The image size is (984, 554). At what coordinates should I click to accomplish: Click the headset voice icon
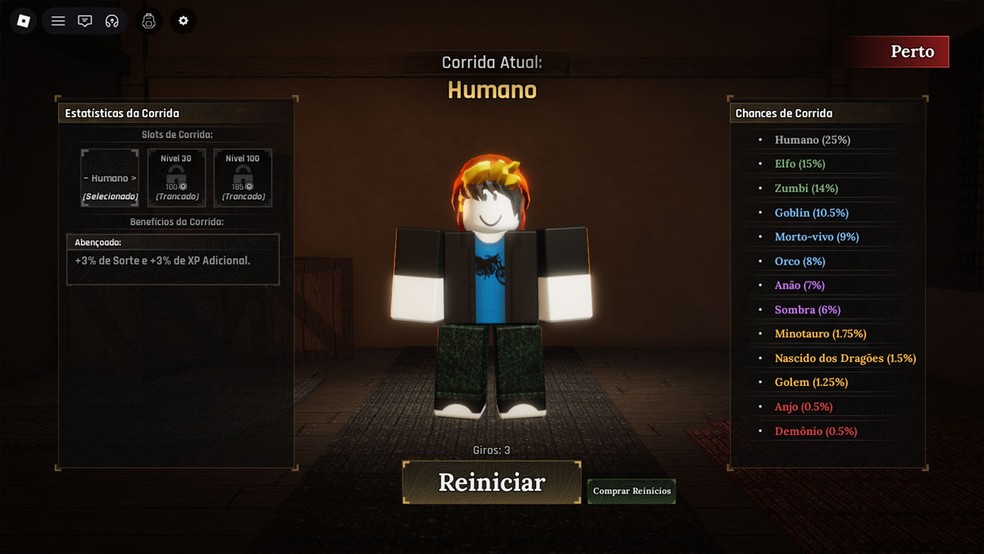(x=112, y=21)
